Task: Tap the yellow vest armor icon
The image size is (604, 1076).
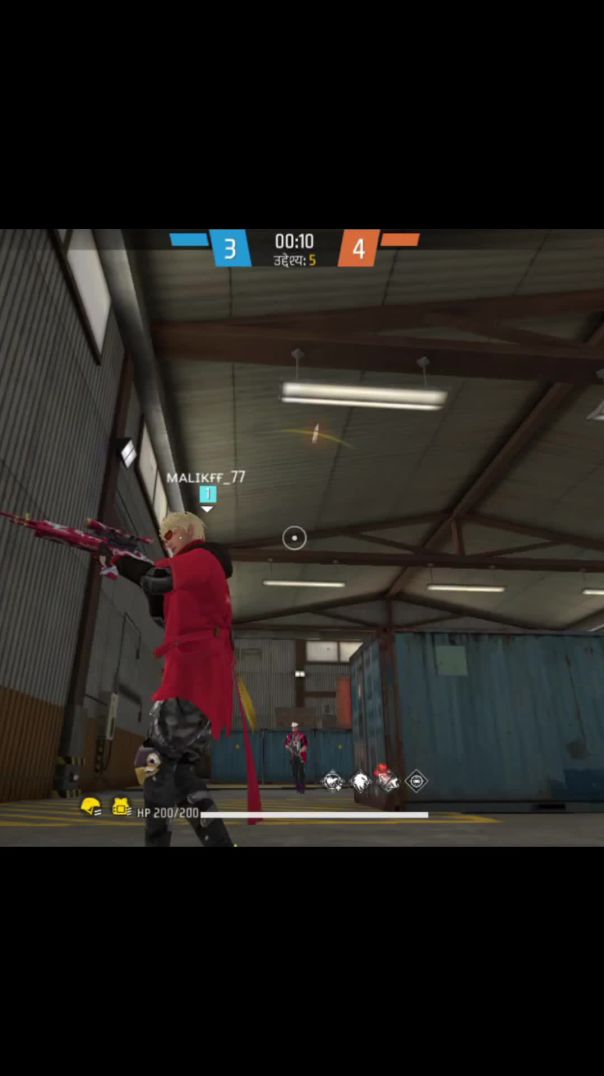Action: (121, 807)
